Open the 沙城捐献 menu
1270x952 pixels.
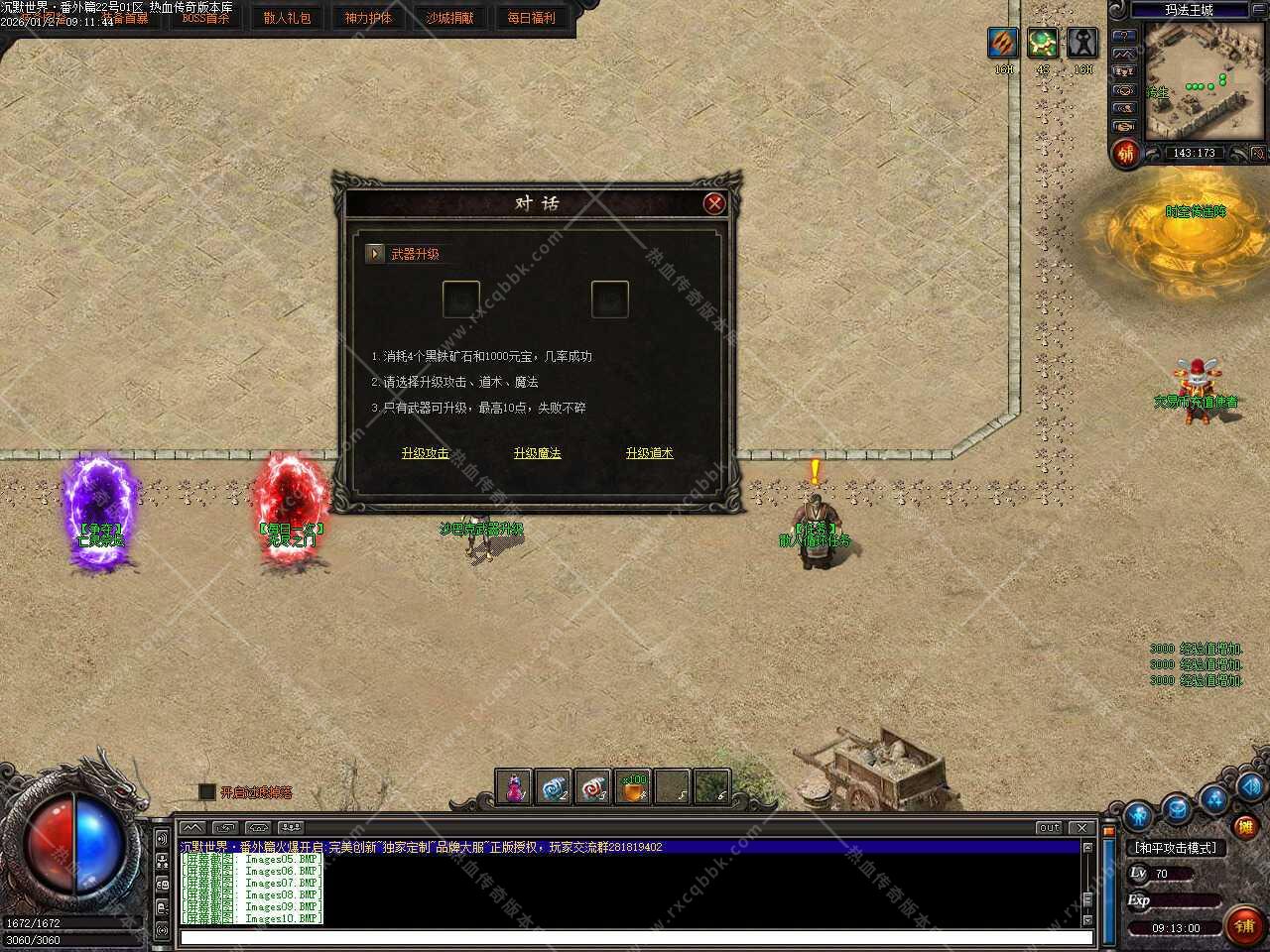(449, 18)
